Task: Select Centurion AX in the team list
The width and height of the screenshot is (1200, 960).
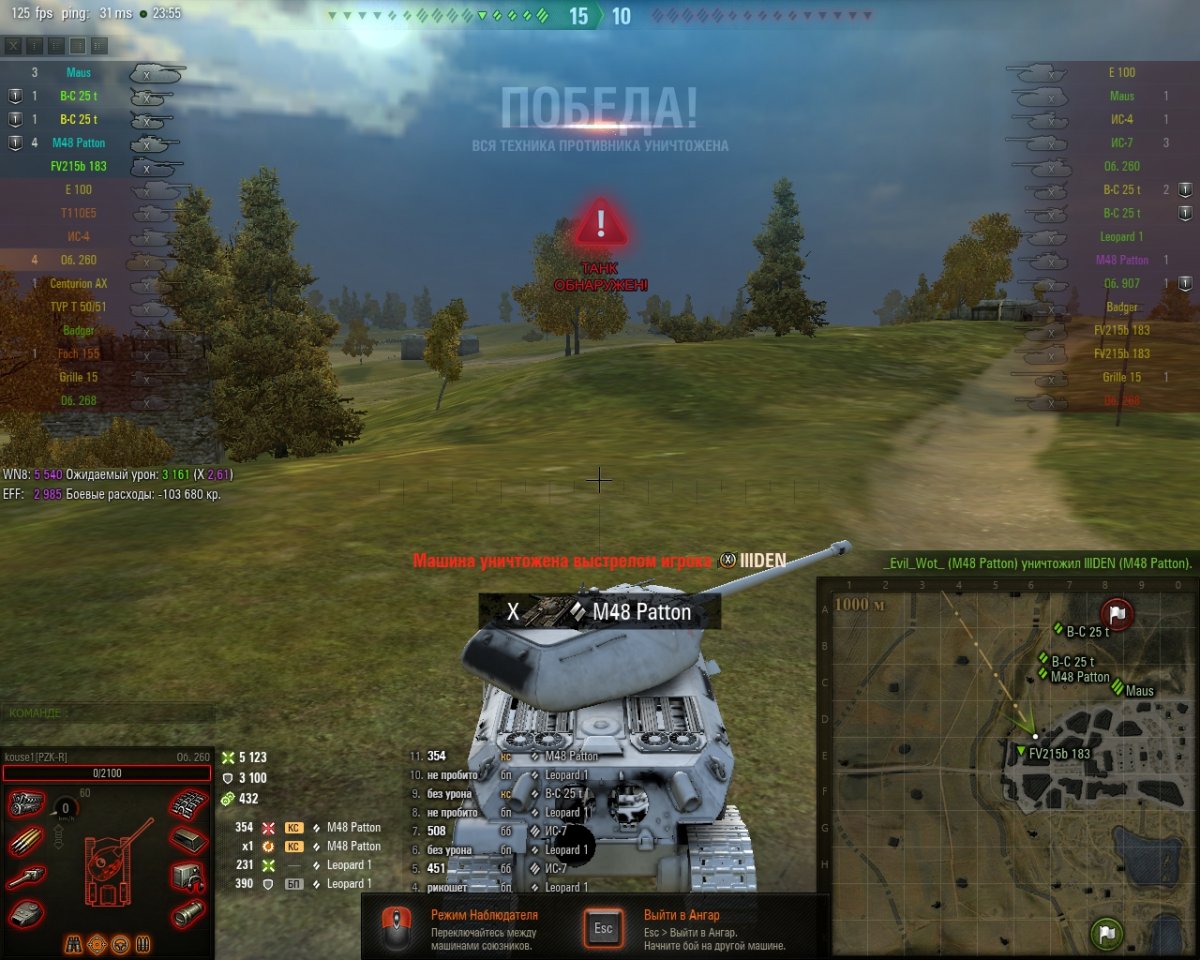Action: point(79,283)
